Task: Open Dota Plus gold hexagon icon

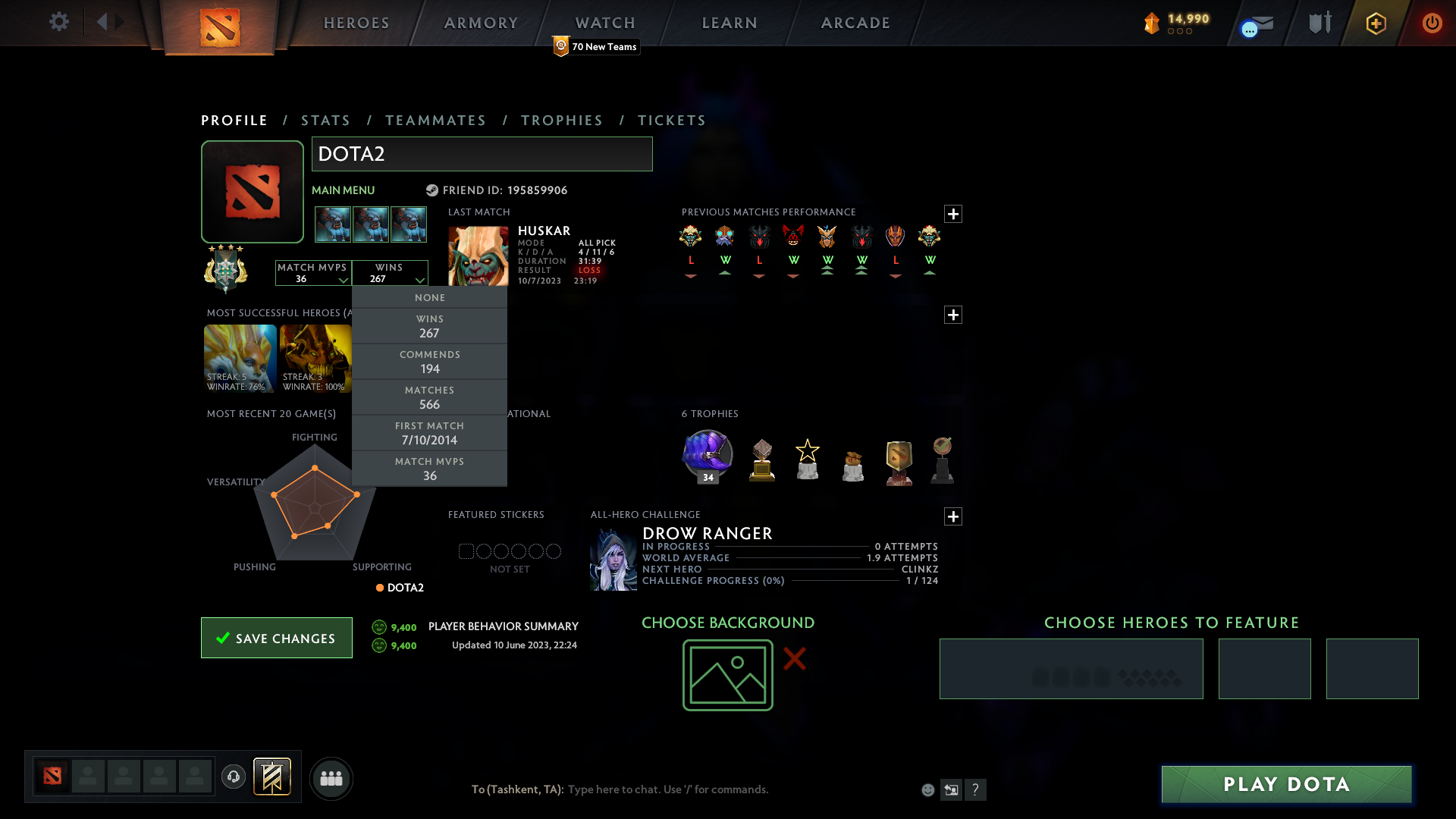Action: click(1375, 24)
